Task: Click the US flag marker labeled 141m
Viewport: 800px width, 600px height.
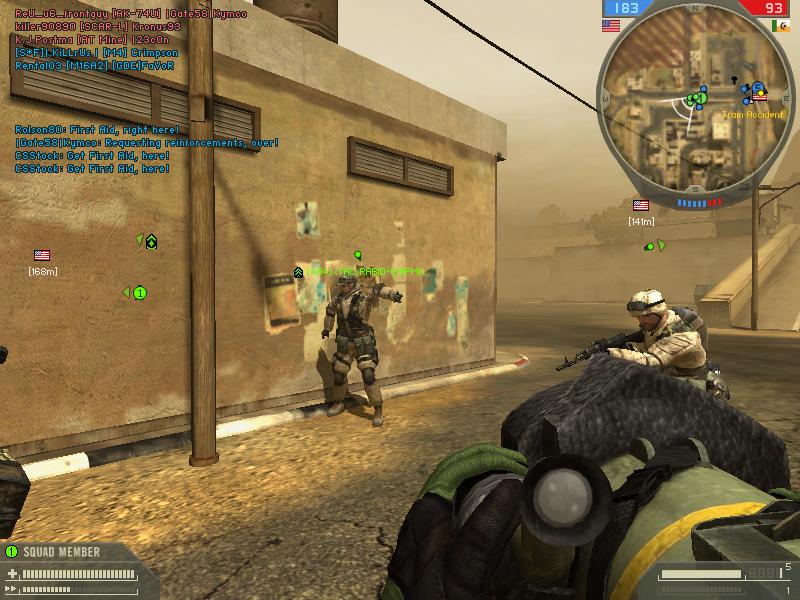Action: pos(641,205)
